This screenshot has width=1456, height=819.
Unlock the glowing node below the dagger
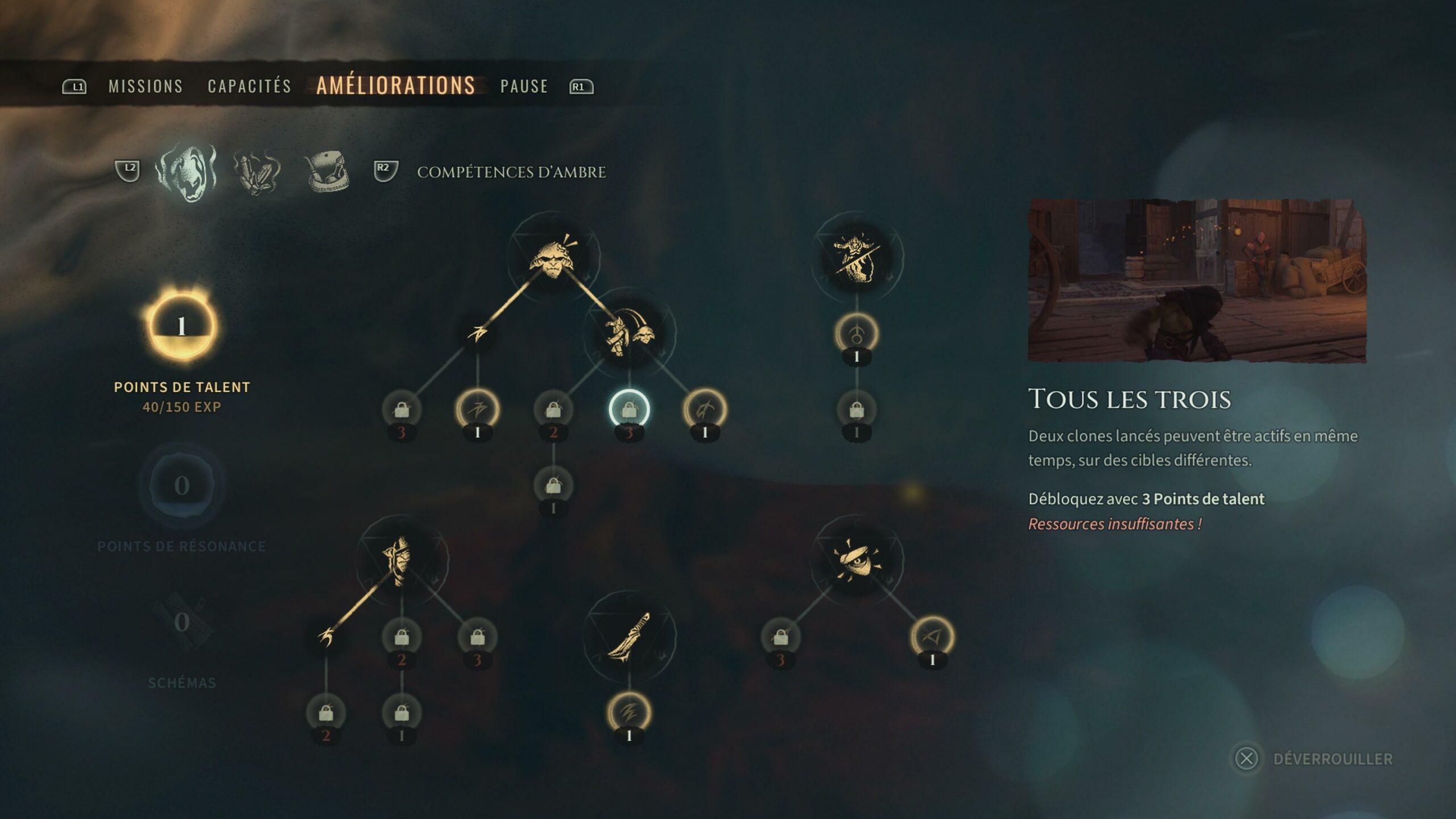click(629, 713)
